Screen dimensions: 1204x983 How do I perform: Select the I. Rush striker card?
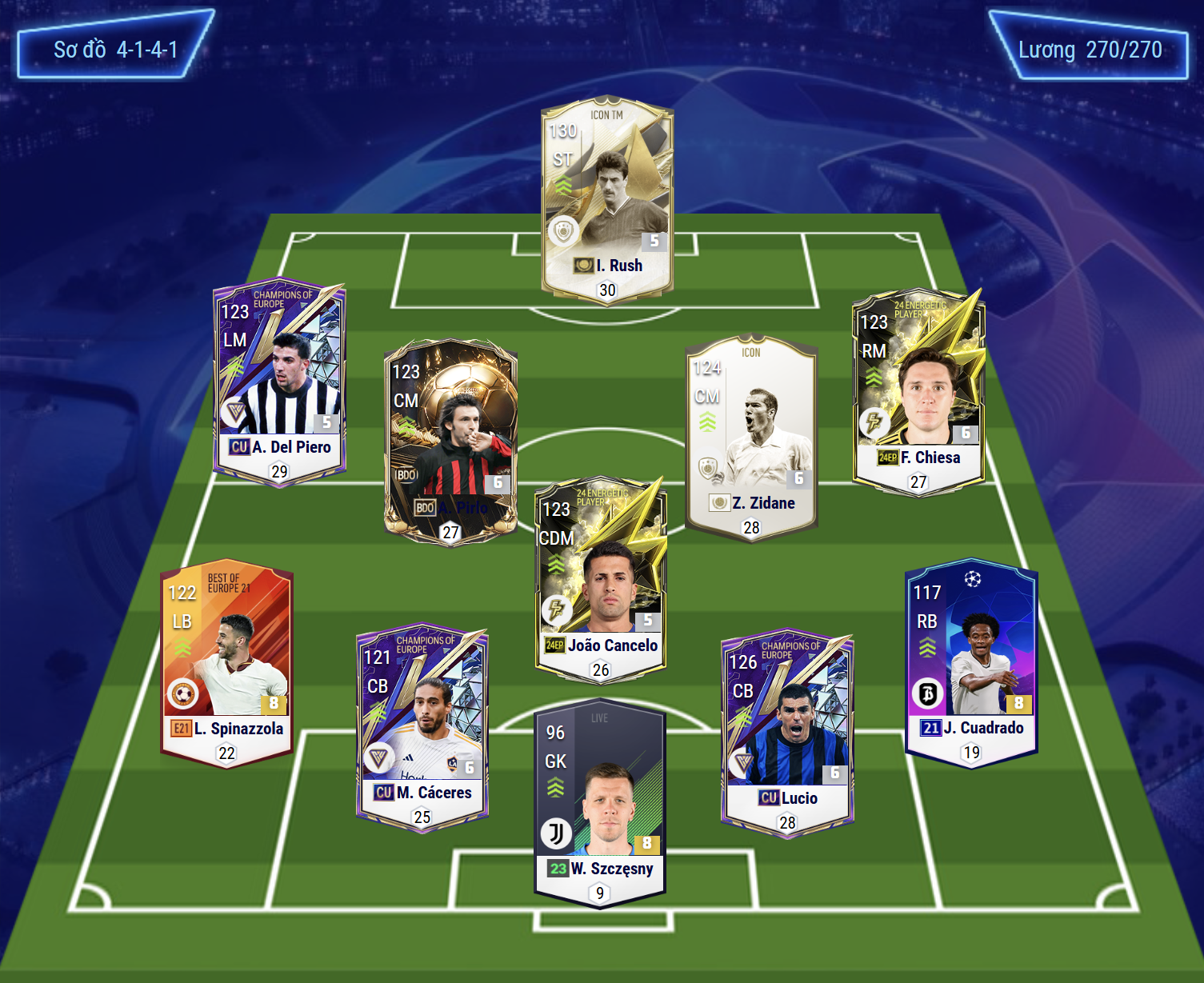click(606, 200)
